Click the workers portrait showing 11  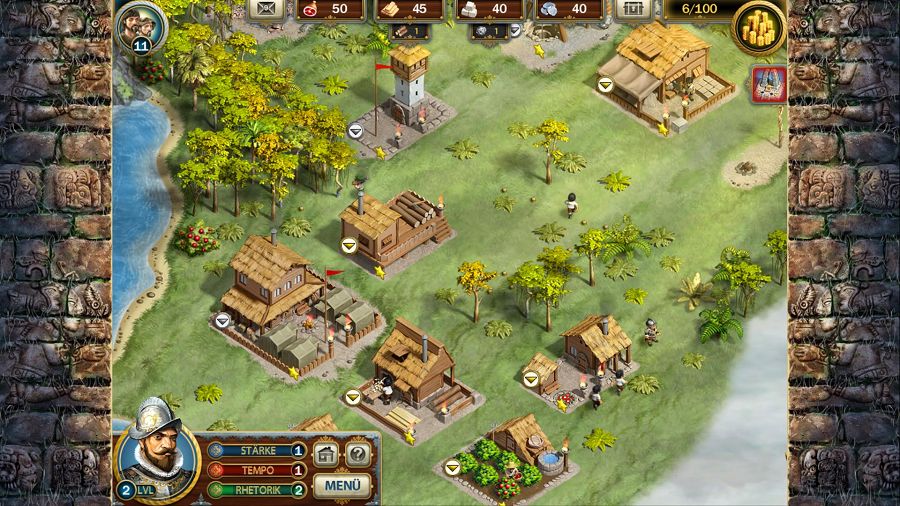click(x=140, y=25)
